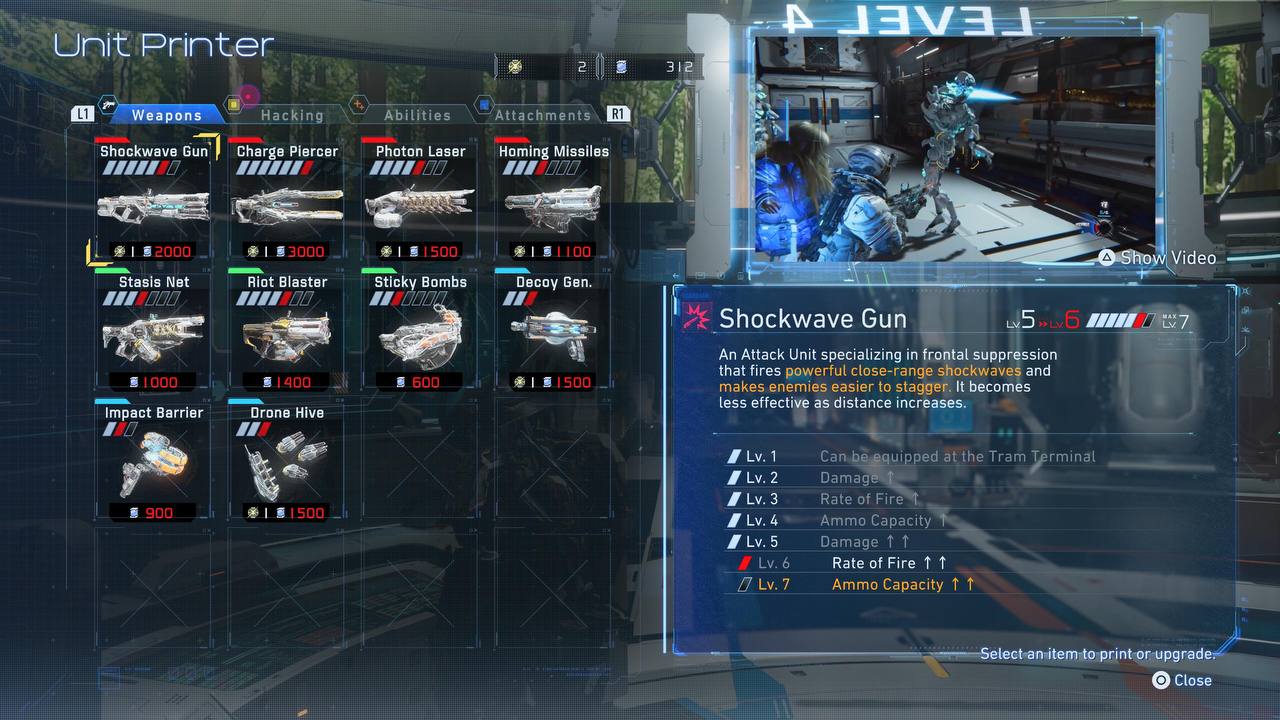The image size is (1280, 720).
Task: Open the Attachments tab
Action: pos(542,115)
